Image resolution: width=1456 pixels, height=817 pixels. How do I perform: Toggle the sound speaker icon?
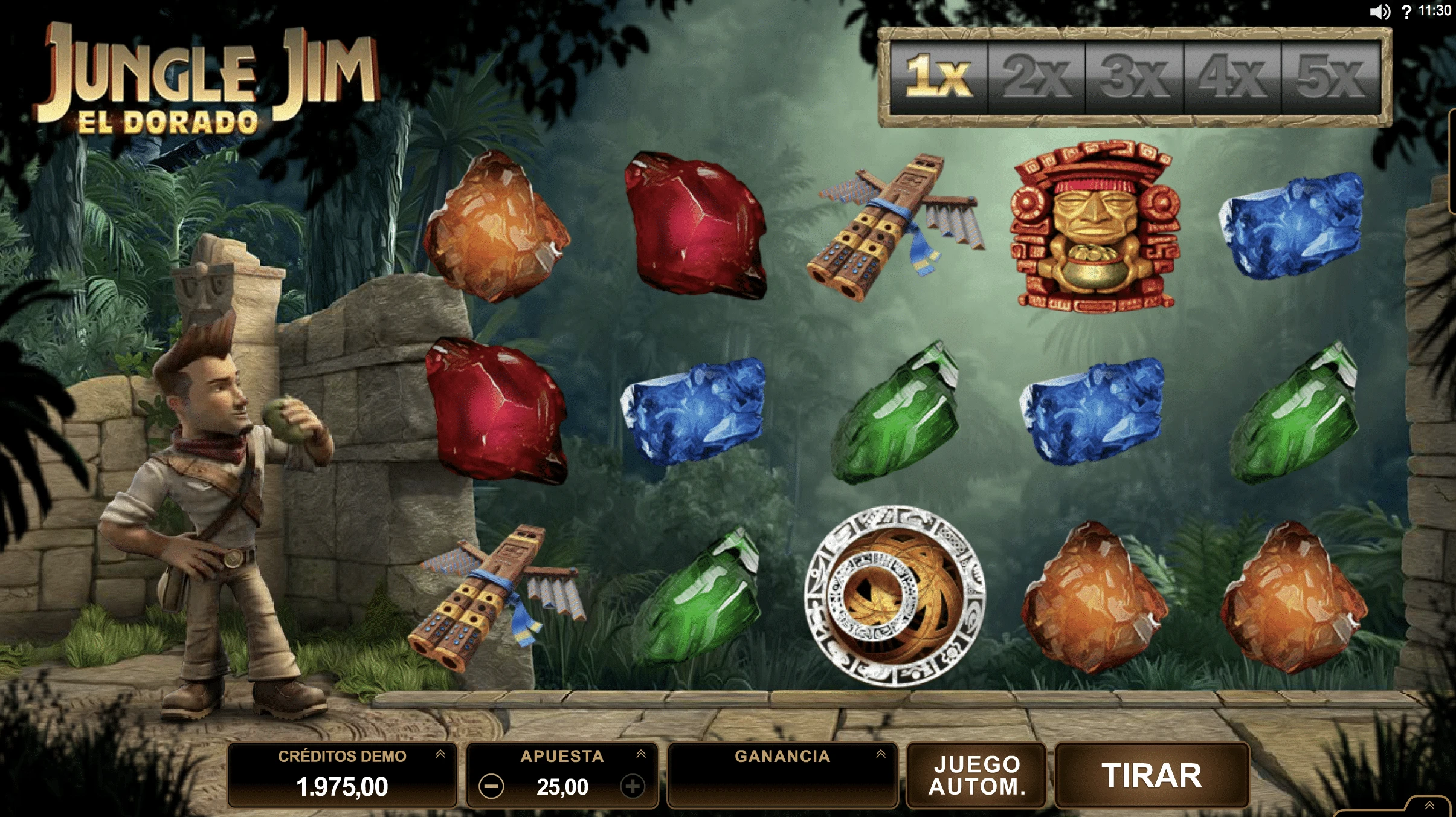[x=1379, y=12]
